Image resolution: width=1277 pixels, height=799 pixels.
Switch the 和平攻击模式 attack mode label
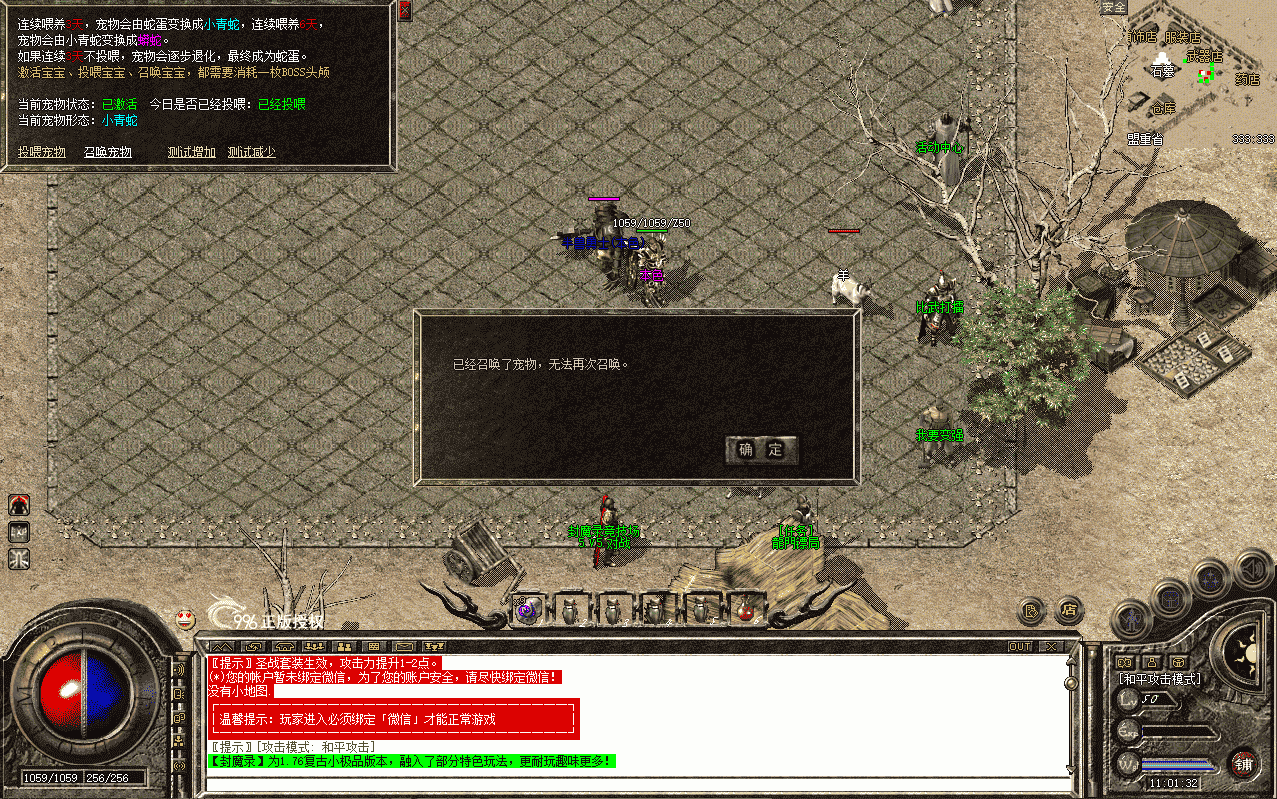(x=1160, y=679)
